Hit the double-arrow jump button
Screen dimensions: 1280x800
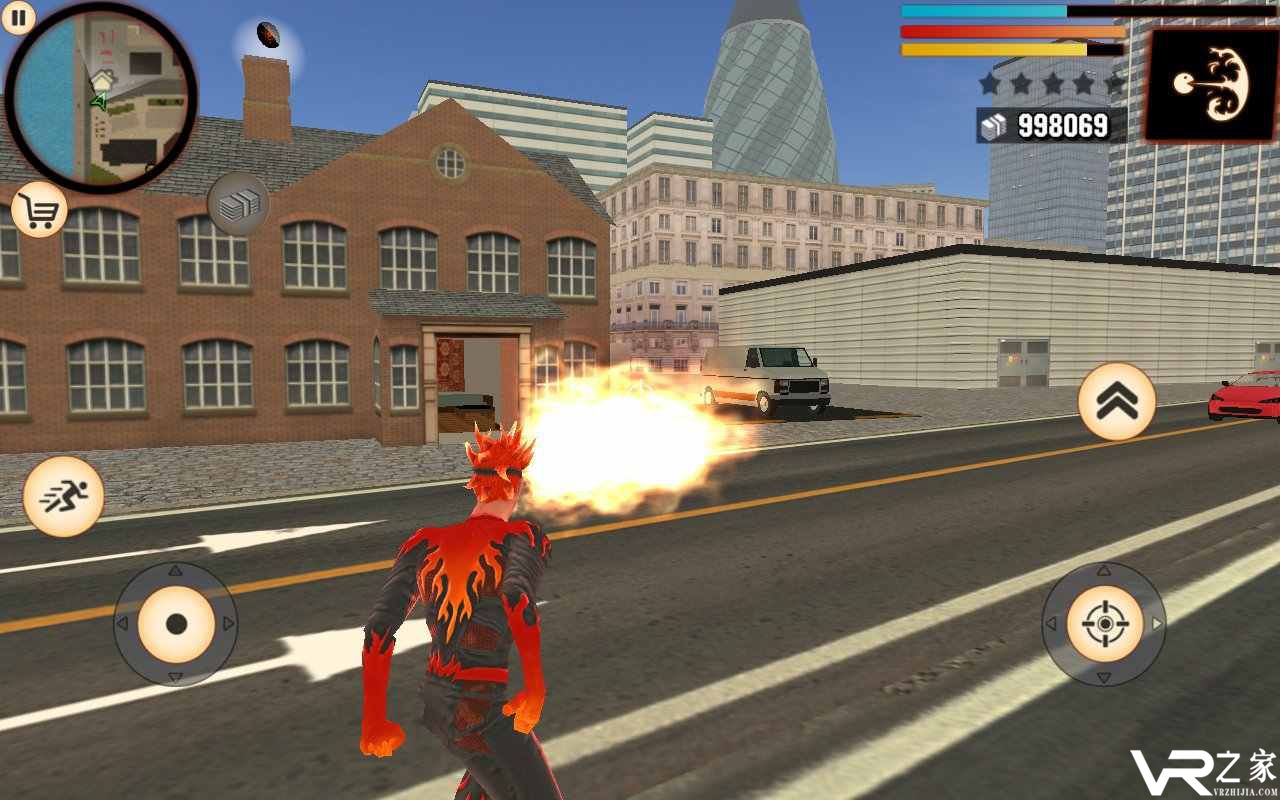1117,401
